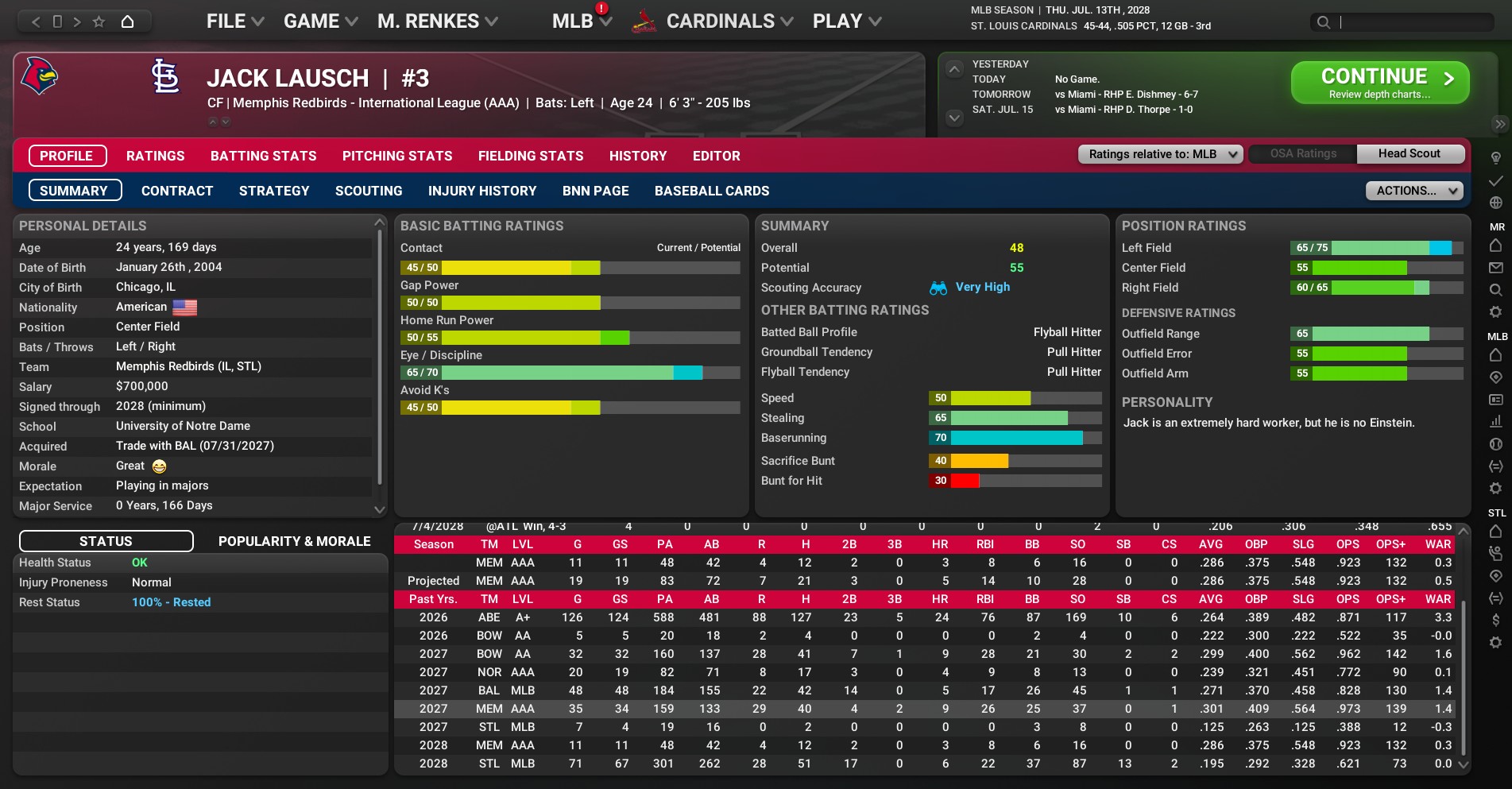
Task: Go to the home screen icon
Action: coord(127,21)
